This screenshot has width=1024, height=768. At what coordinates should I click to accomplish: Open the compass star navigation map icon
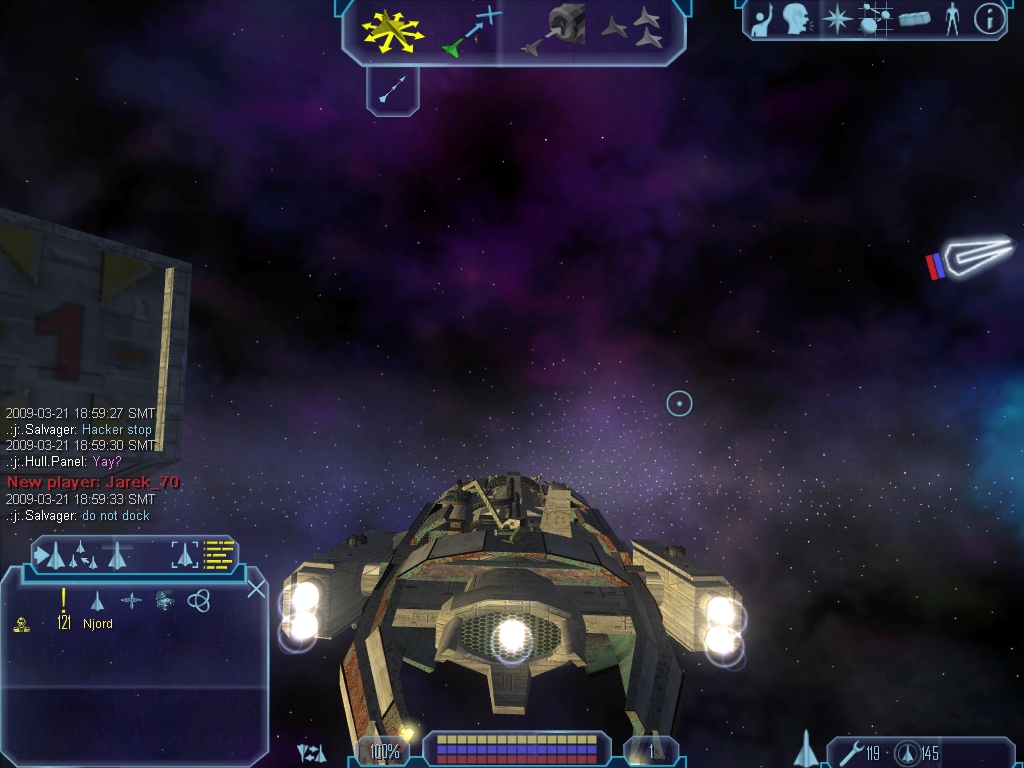pyautogui.click(x=834, y=19)
